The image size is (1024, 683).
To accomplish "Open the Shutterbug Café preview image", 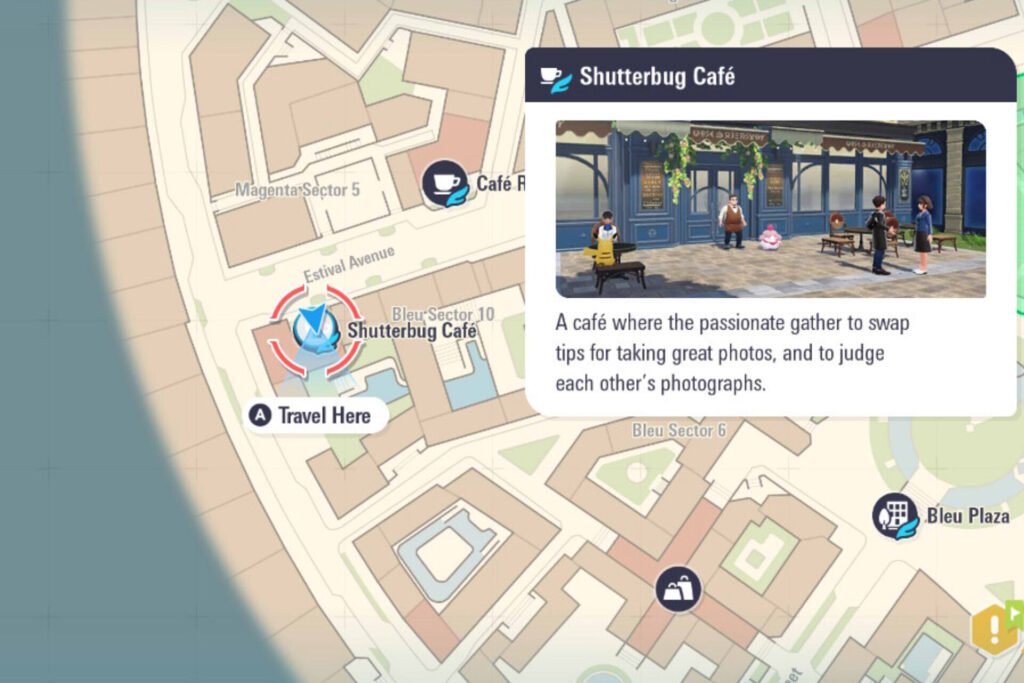I will (770, 209).
